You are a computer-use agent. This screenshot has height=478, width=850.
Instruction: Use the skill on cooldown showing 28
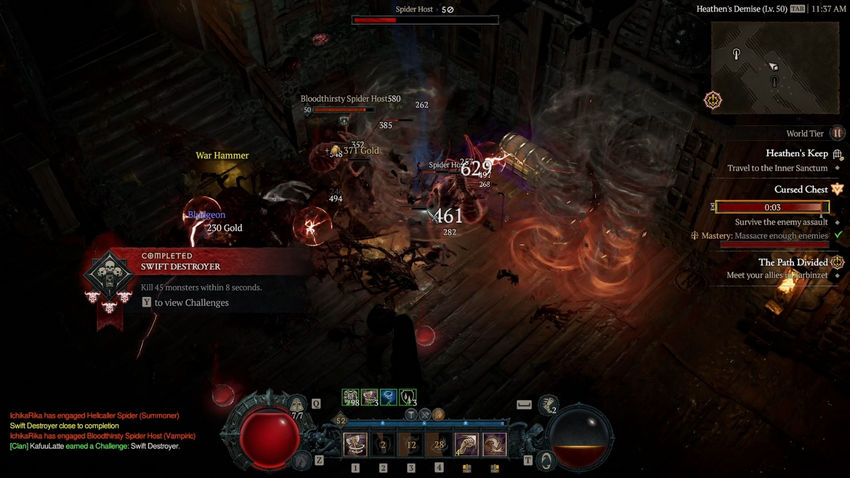(439, 445)
